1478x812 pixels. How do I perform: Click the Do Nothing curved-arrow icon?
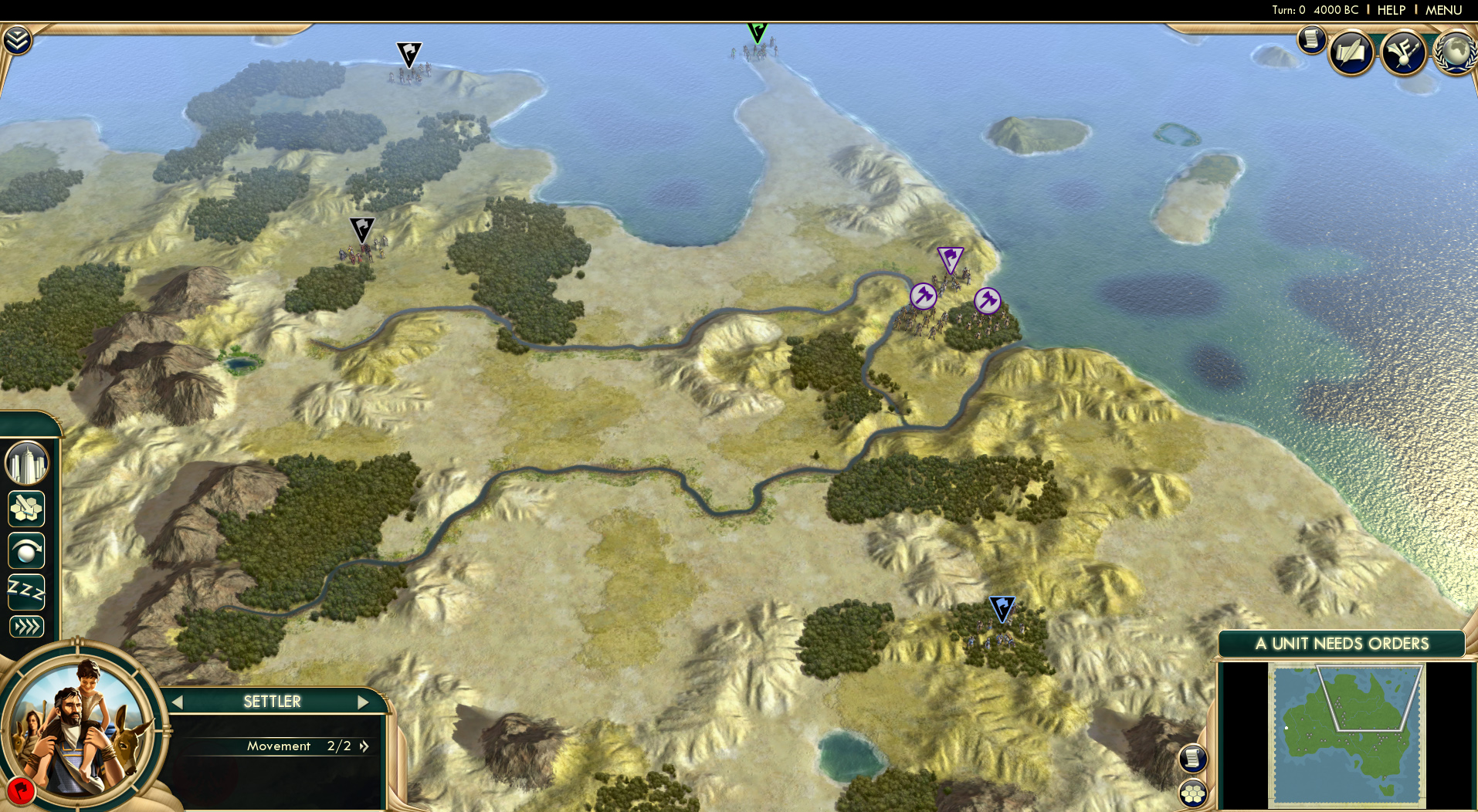pos(27,551)
